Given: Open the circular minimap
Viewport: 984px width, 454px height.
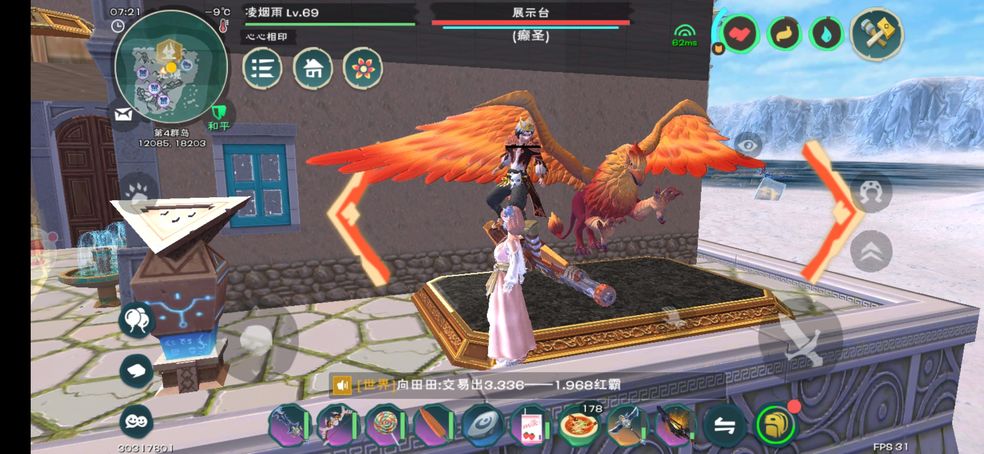Looking at the screenshot, I should point(166,71).
